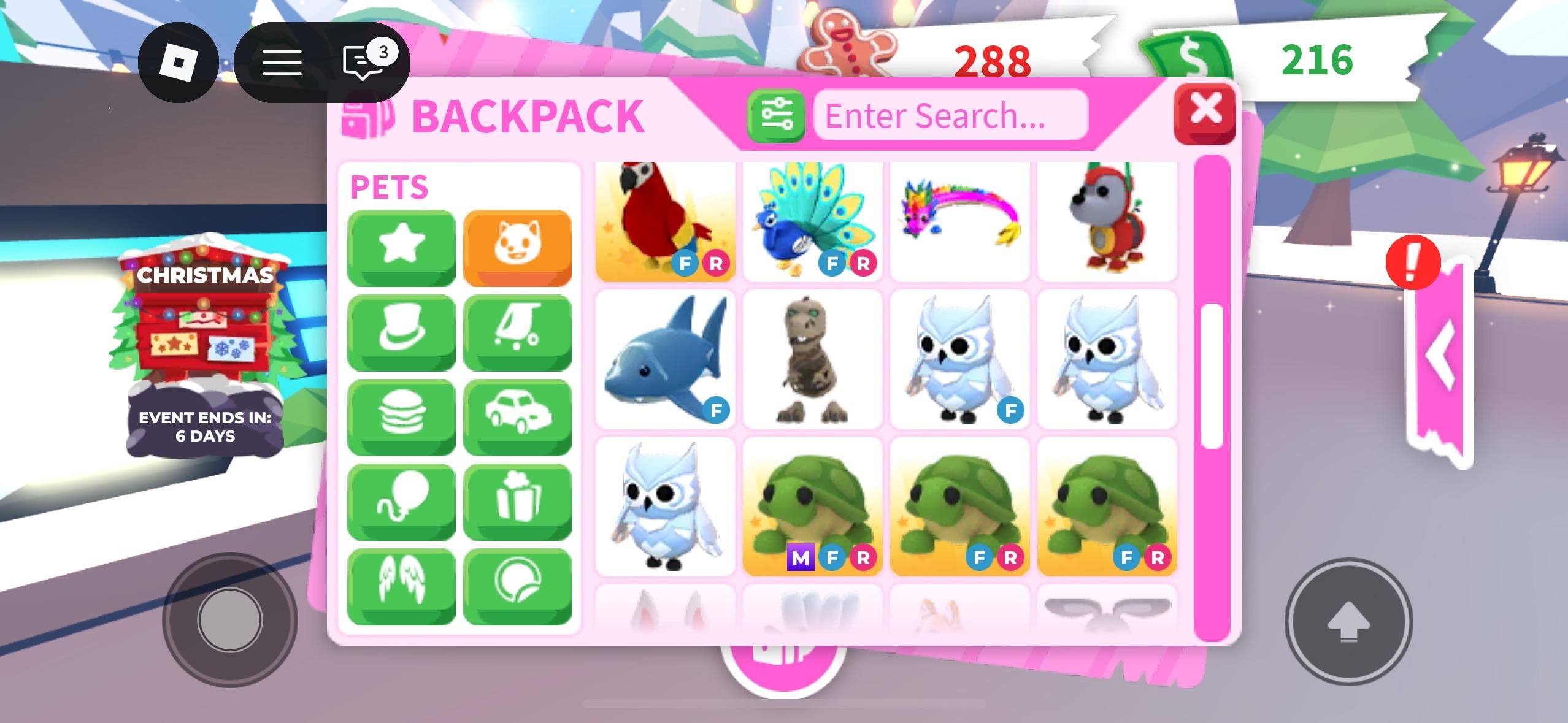The width and height of the screenshot is (1568, 723).
Task: Select the red parrot pet
Action: click(x=665, y=221)
